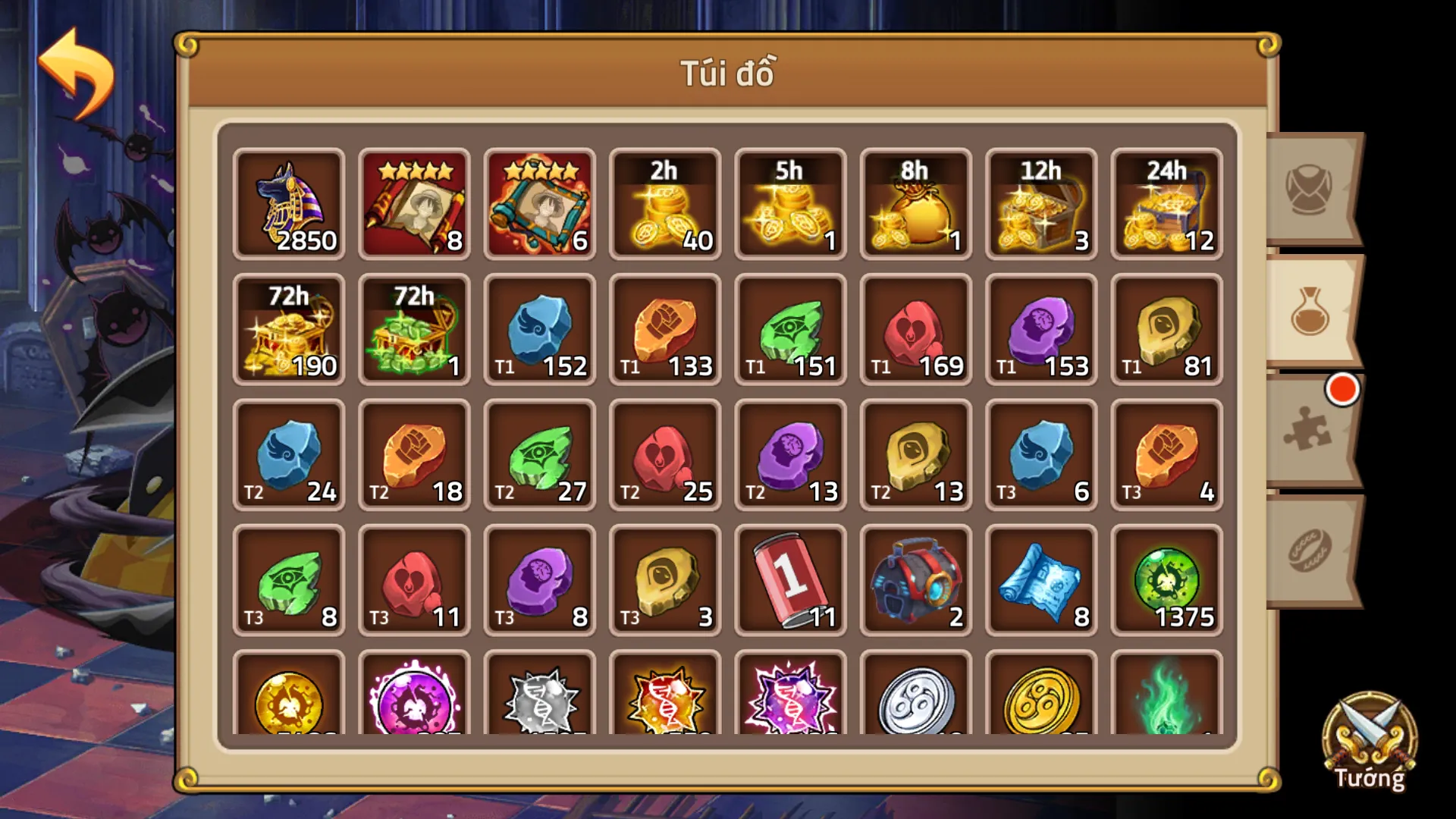This screenshot has width=1456, height=819.
Task: Click the green glowing orb showing 1375
Action: (x=1165, y=580)
